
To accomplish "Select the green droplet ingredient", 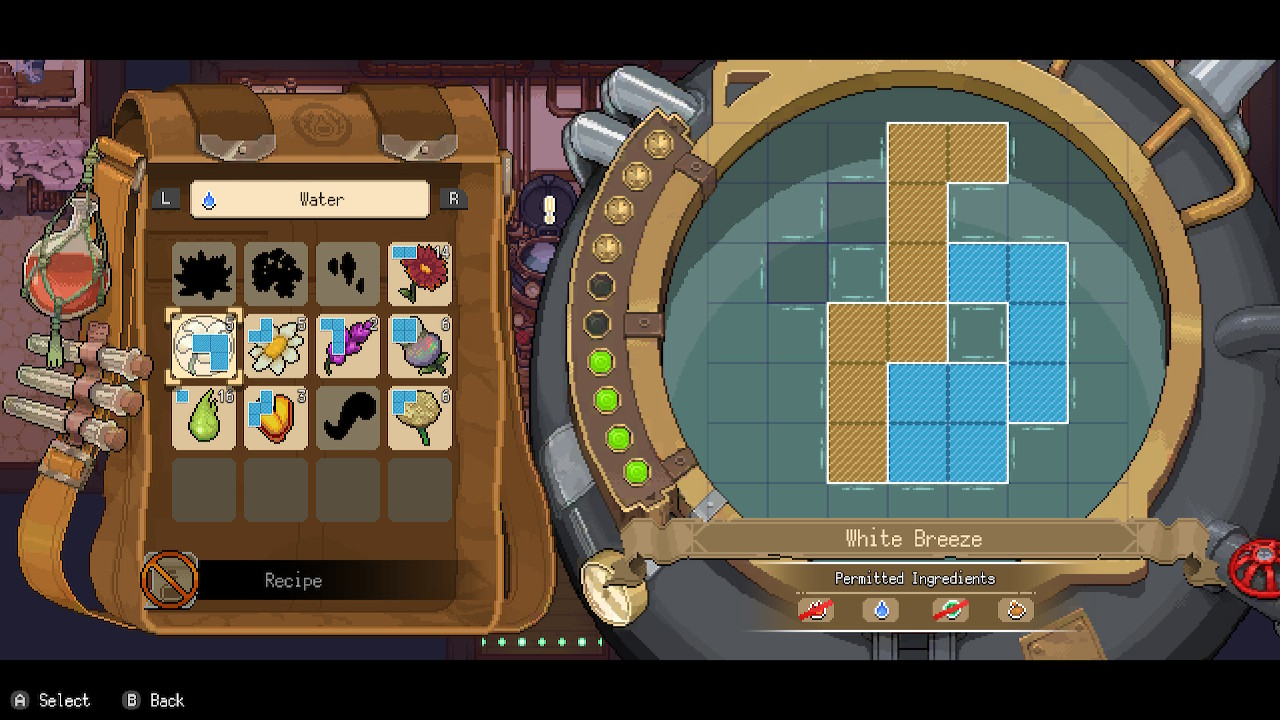I will (x=204, y=418).
